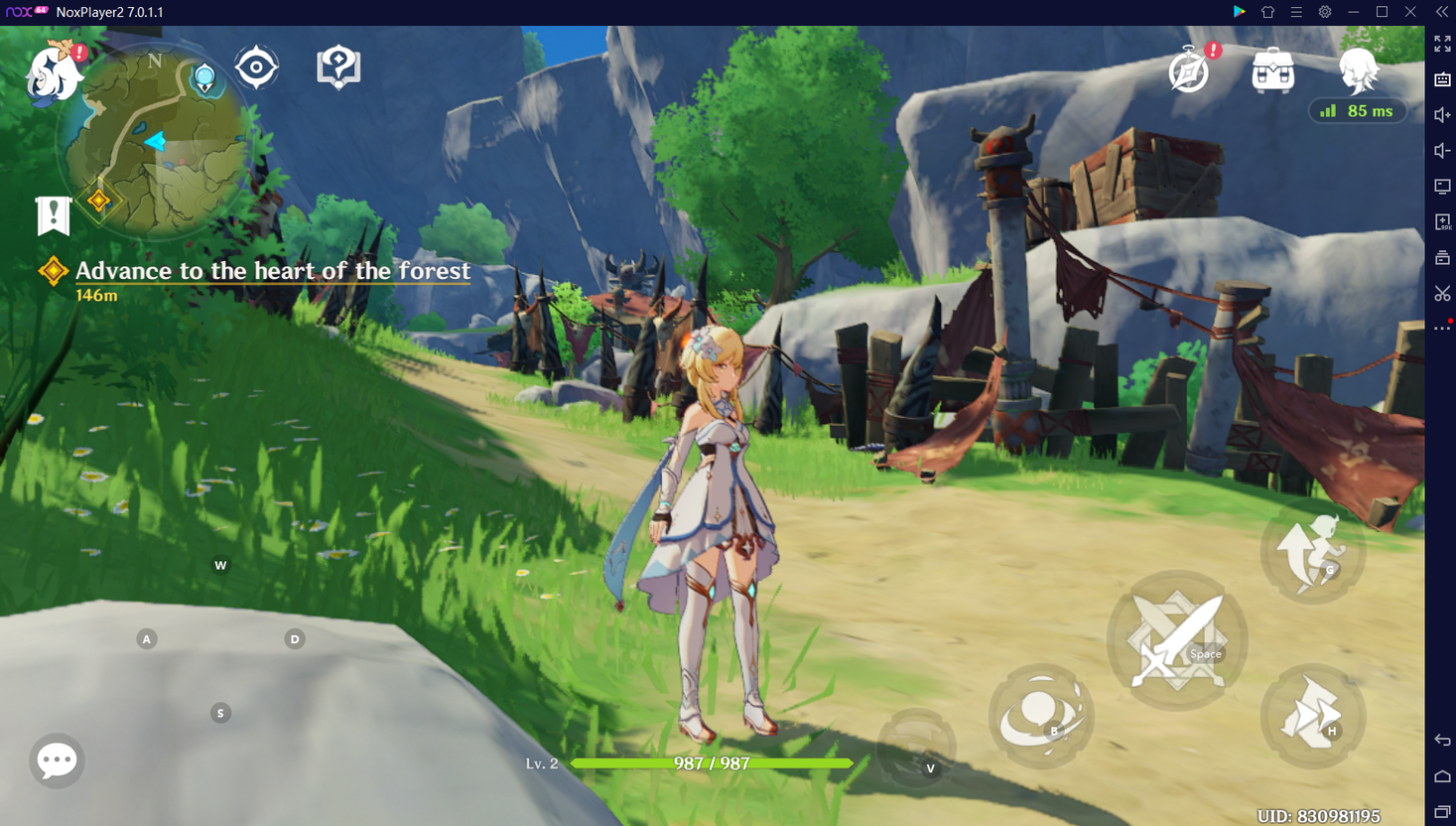The height and width of the screenshot is (826, 1456).
Task: Select the 'Advance to the heart of the forest' quest tracker
Action: coord(272,271)
